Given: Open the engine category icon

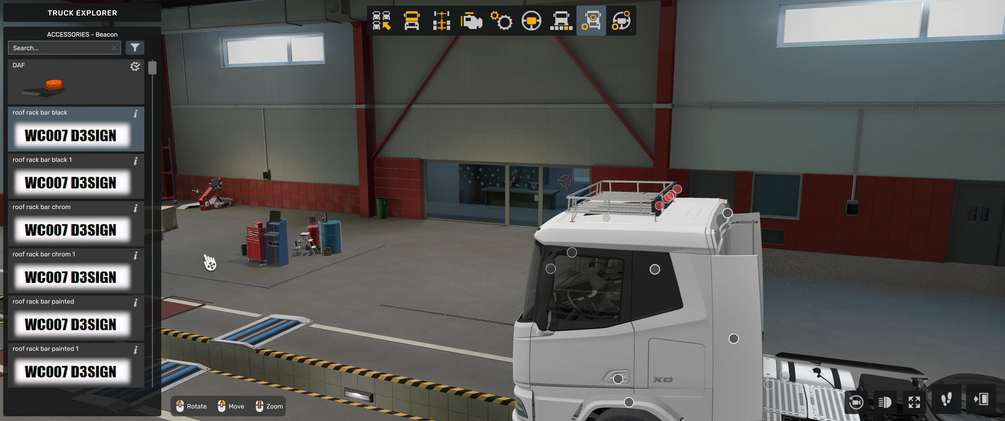Looking at the screenshot, I should (x=471, y=21).
